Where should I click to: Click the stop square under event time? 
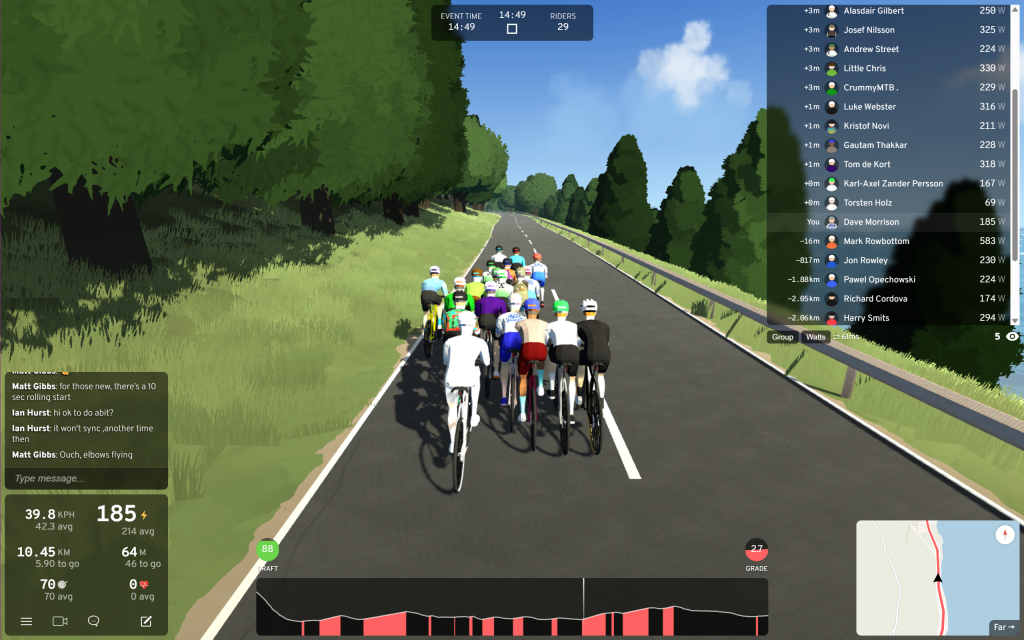(x=512, y=29)
